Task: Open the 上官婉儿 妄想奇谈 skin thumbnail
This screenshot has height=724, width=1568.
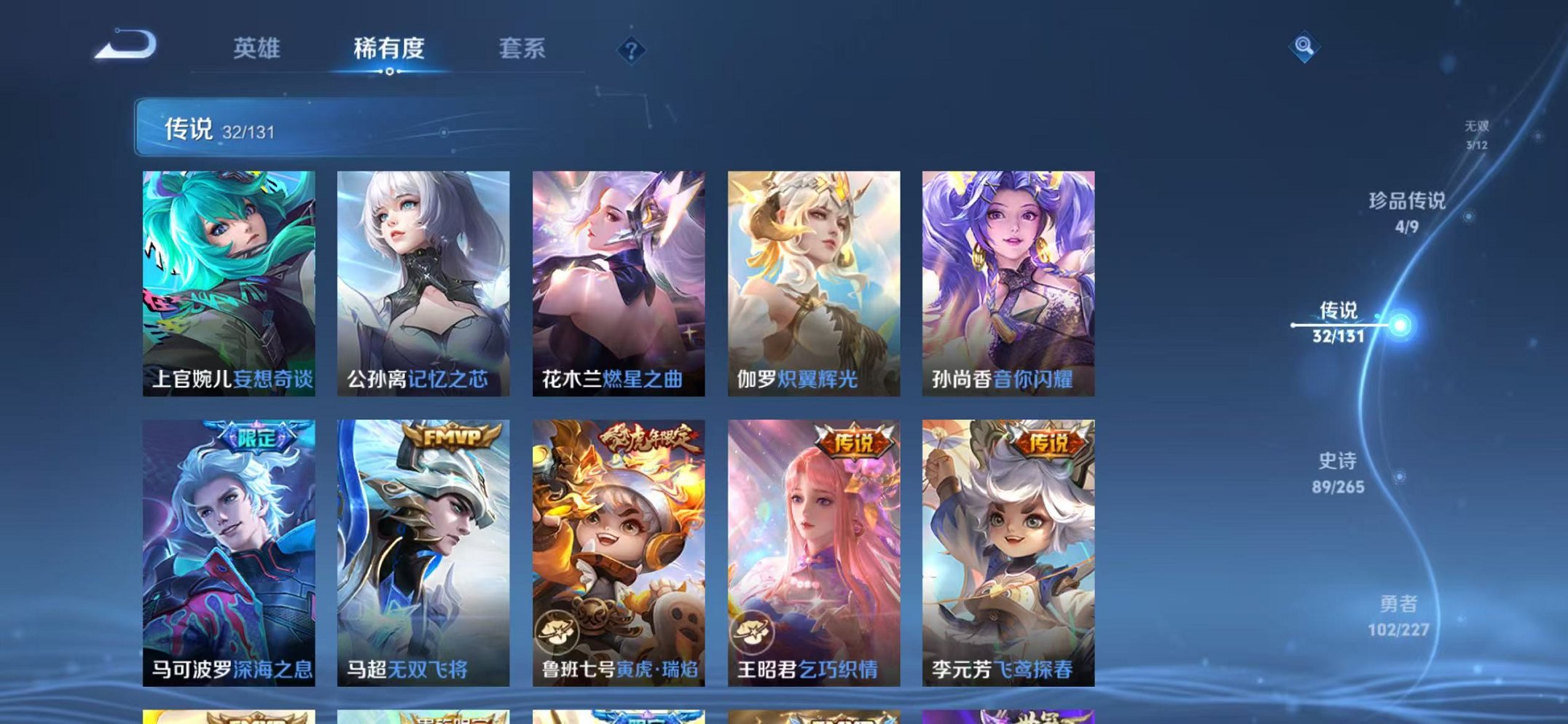Action: tap(228, 277)
